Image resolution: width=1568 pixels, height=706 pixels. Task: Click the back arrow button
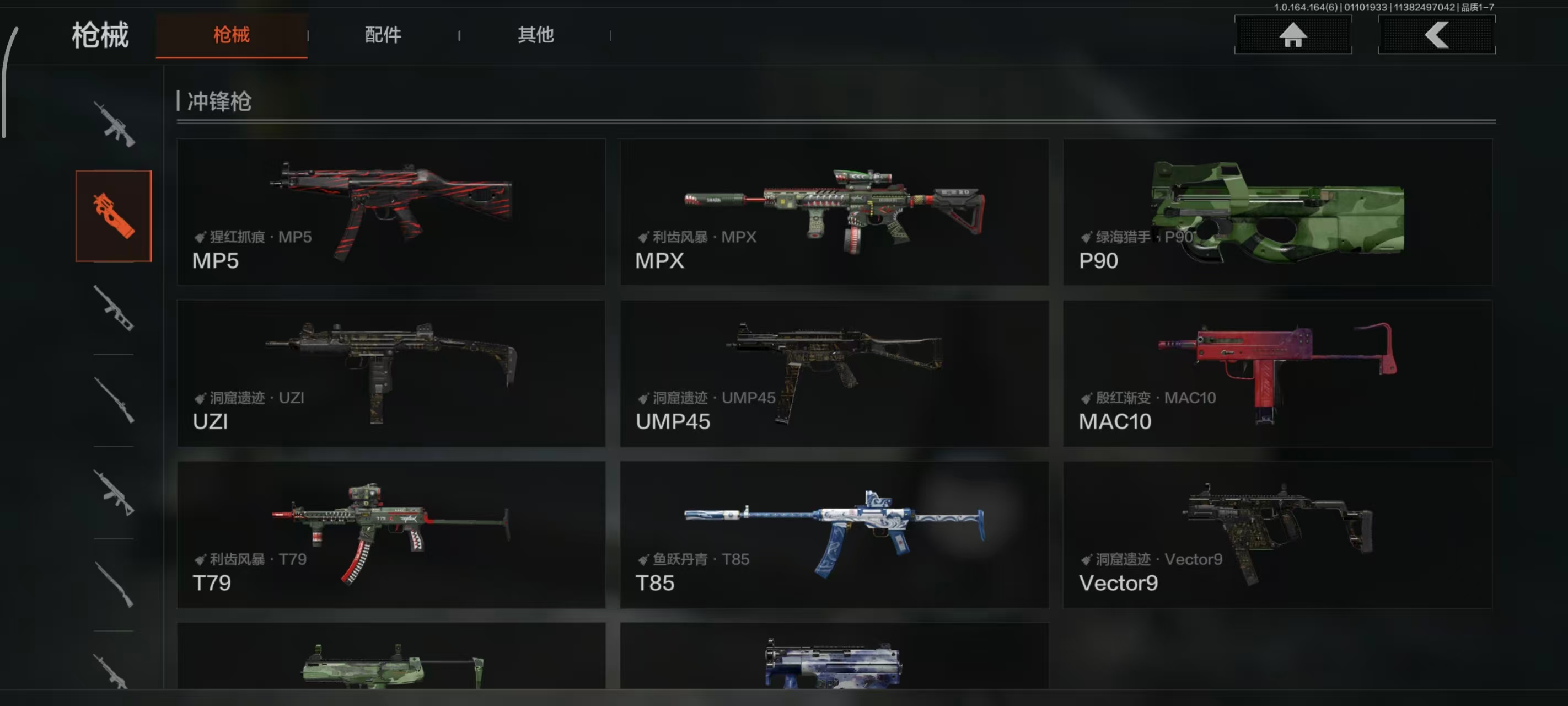[x=1436, y=35]
